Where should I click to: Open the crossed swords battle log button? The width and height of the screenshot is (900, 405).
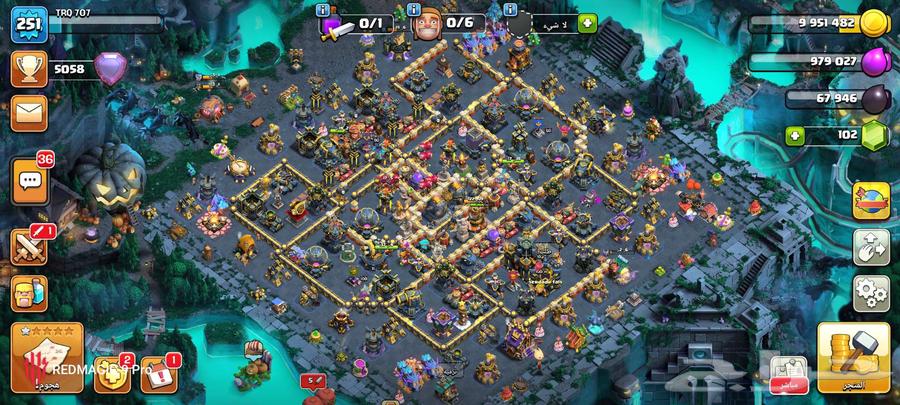29,246
